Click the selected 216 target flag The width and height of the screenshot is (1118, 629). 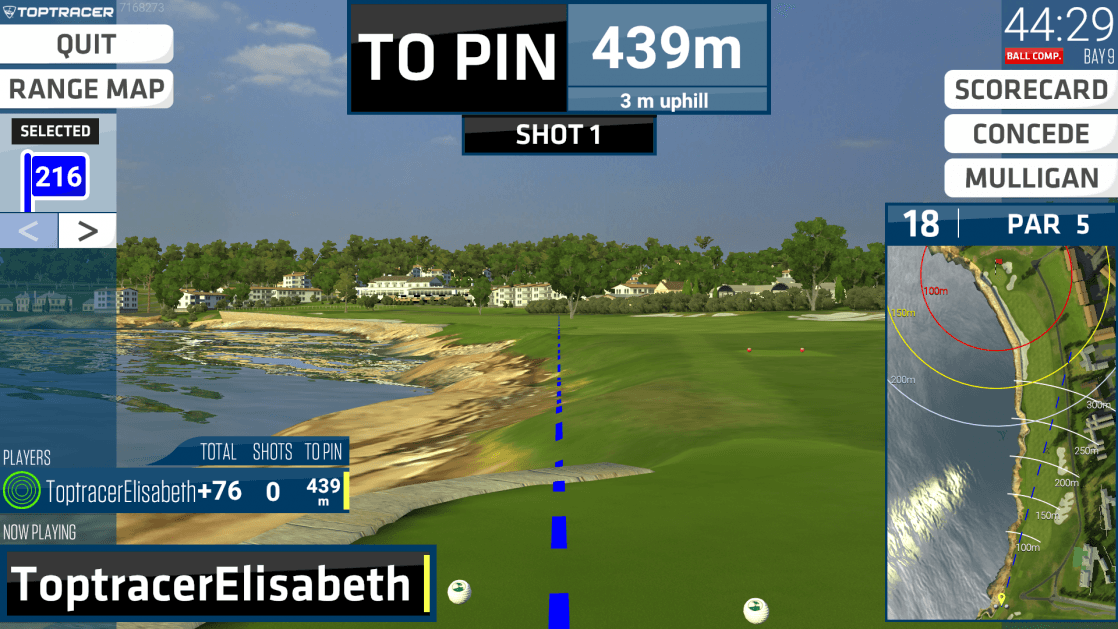[58, 178]
